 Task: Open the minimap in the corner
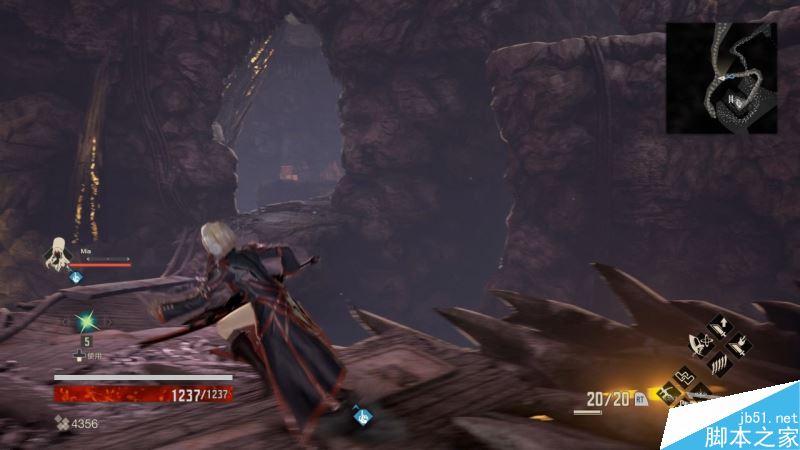coord(720,78)
